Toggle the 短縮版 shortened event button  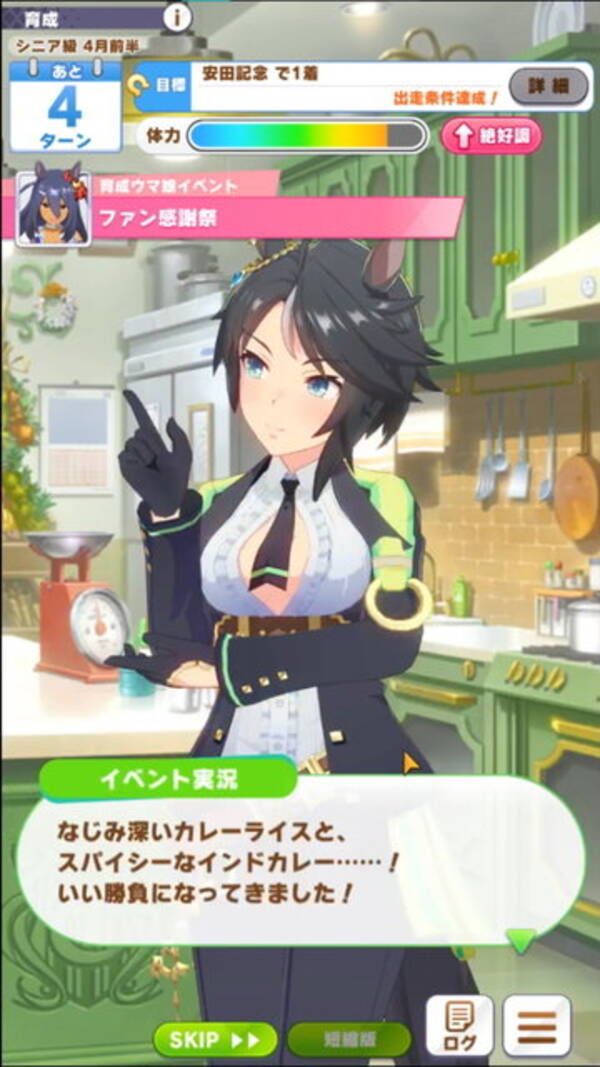click(348, 1039)
